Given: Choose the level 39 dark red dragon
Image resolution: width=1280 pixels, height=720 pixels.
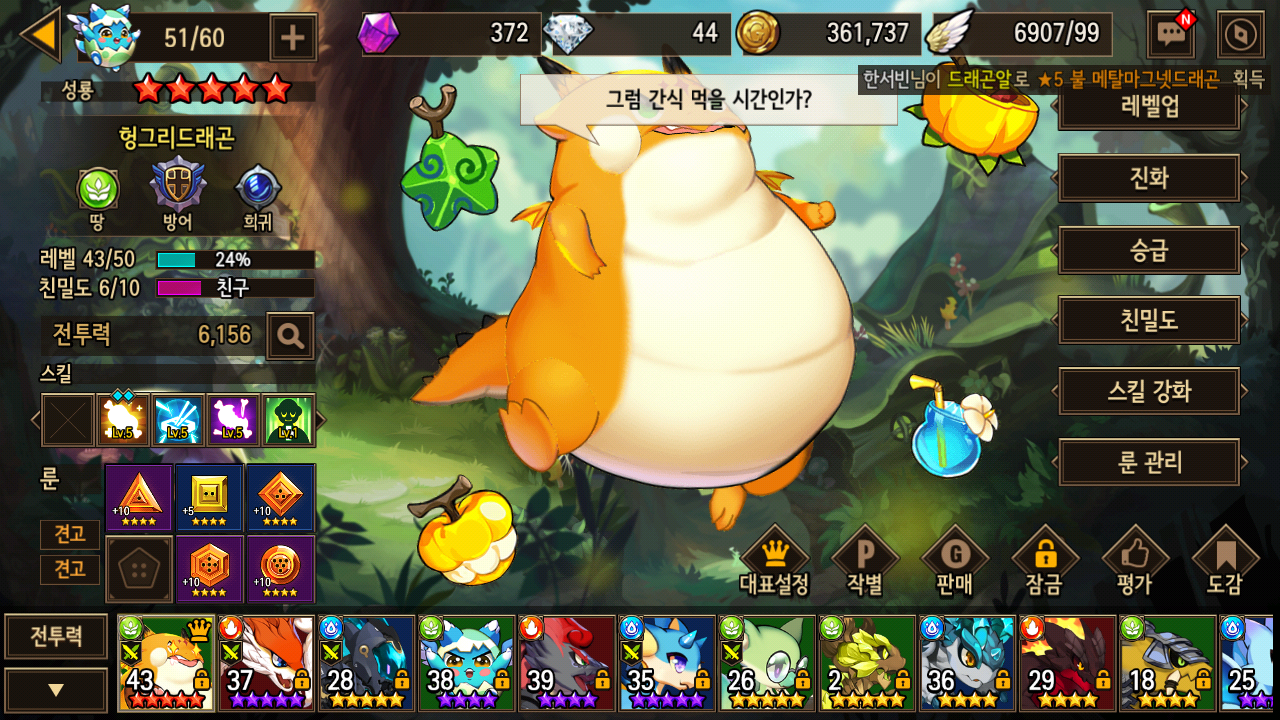Looking at the screenshot, I should [566, 662].
